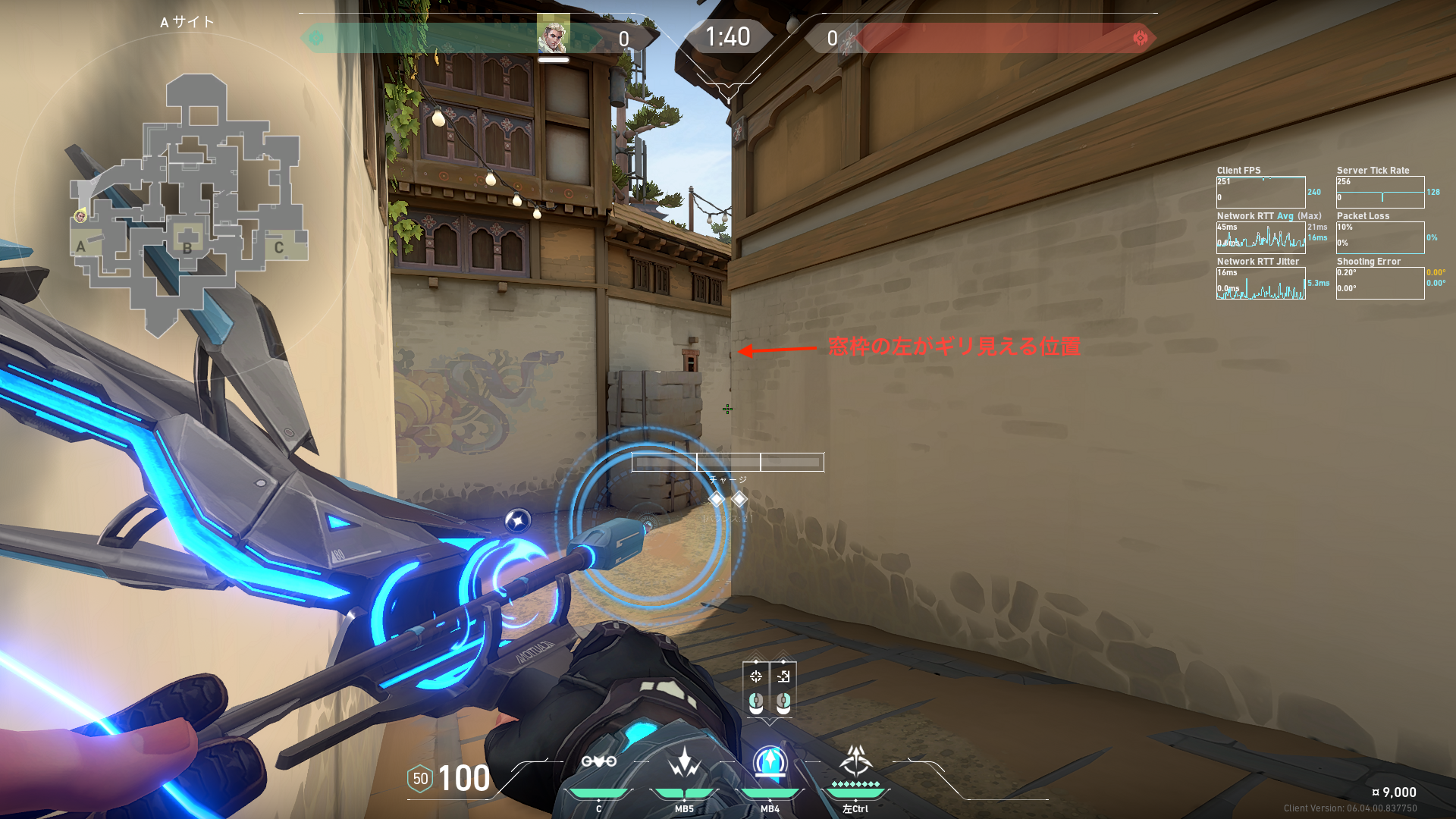Click the Network RTT Jitter graph
The width and height of the screenshot is (1456, 819).
click(1260, 283)
